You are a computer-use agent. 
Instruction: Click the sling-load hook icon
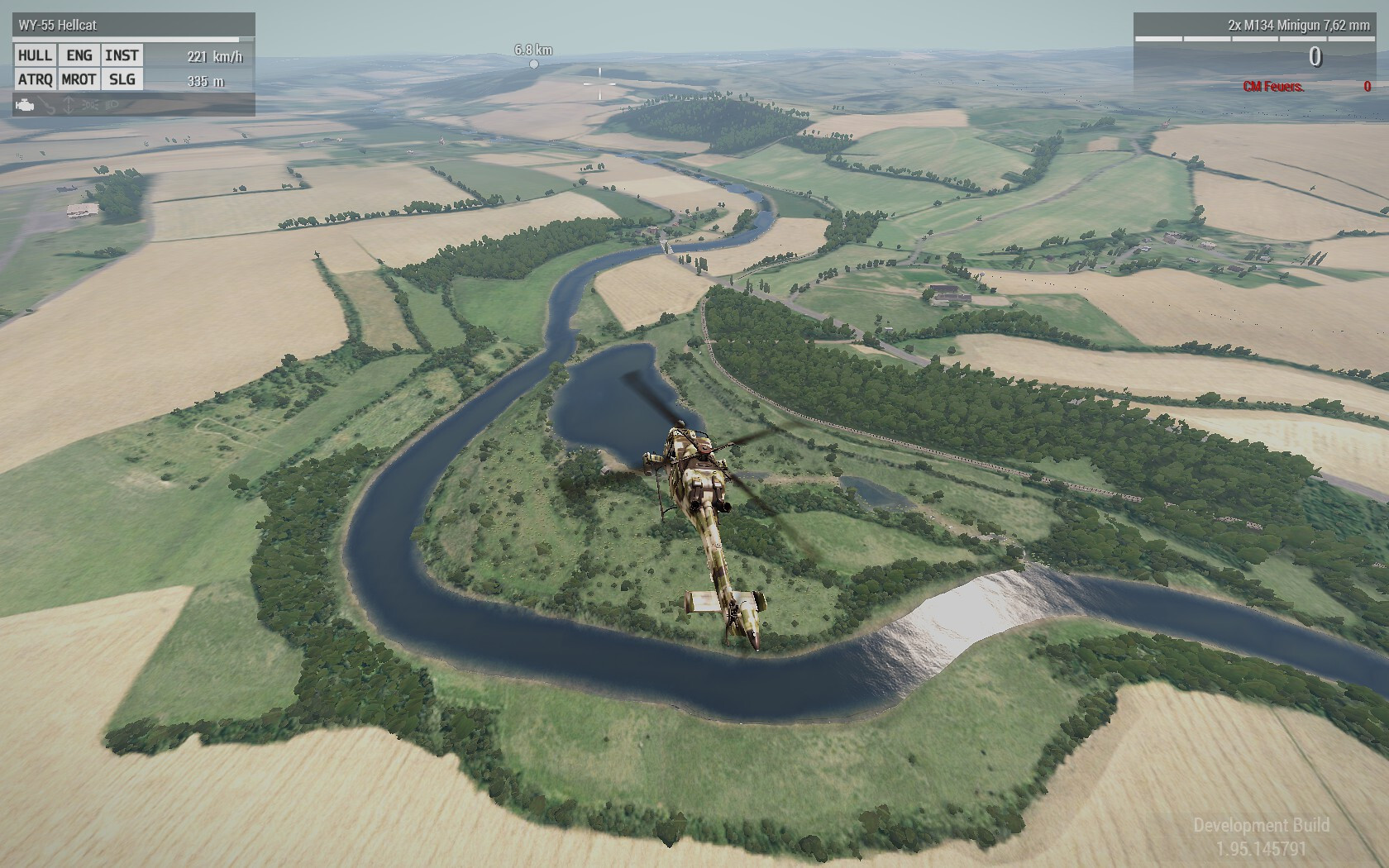click(x=48, y=105)
